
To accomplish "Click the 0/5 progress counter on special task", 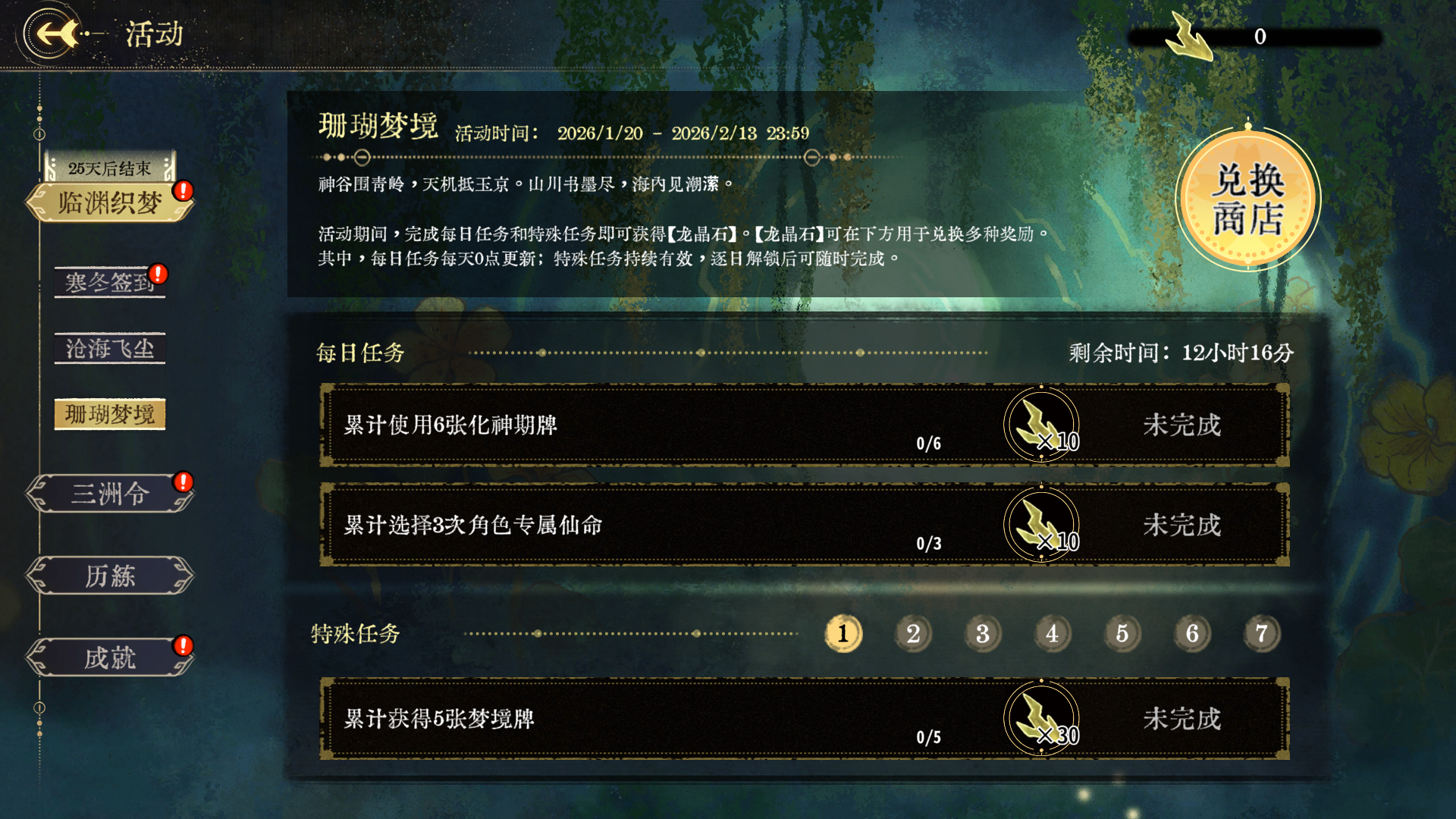I will pos(927,736).
